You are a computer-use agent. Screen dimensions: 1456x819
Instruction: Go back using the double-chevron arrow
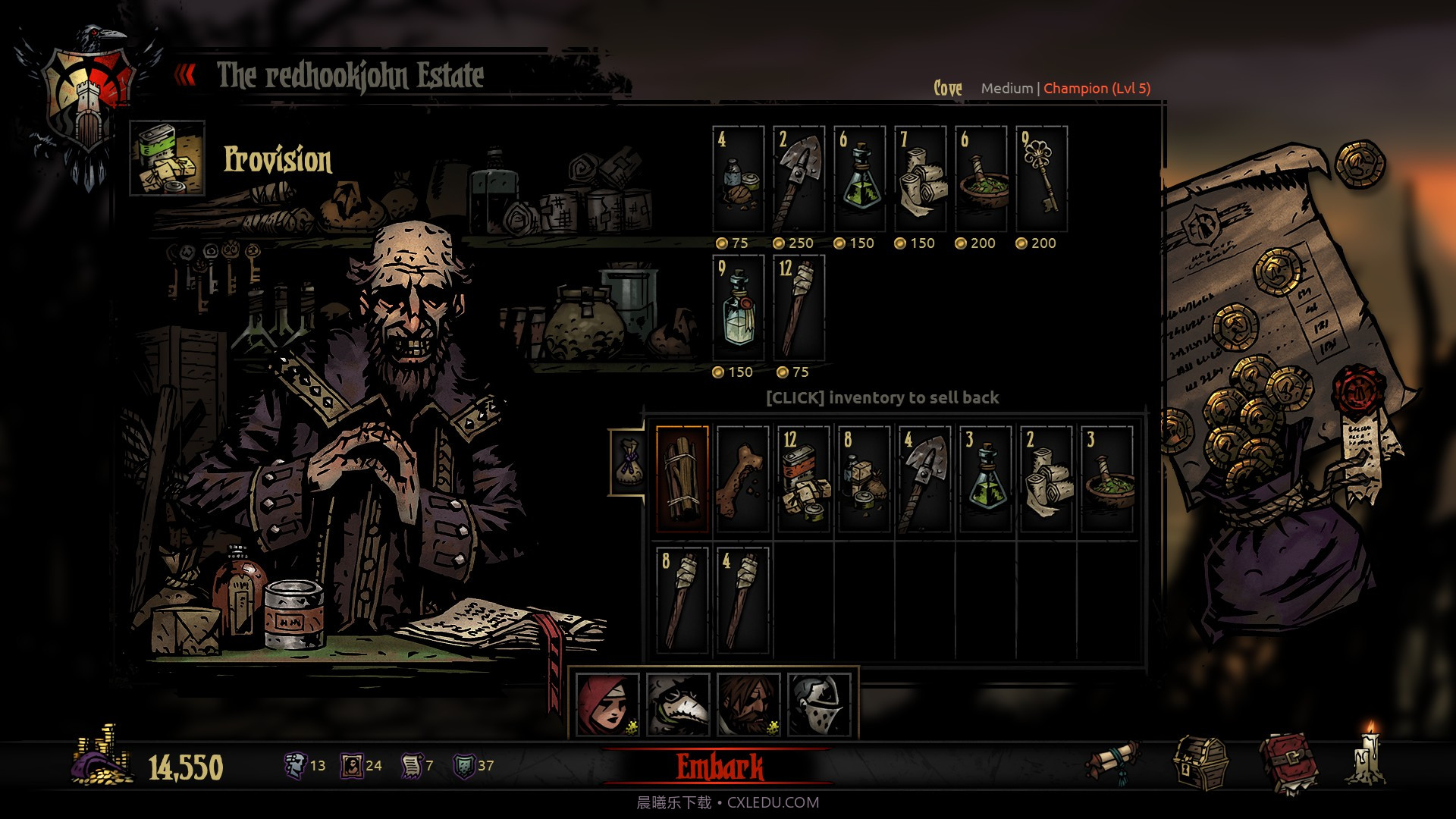pos(186,74)
